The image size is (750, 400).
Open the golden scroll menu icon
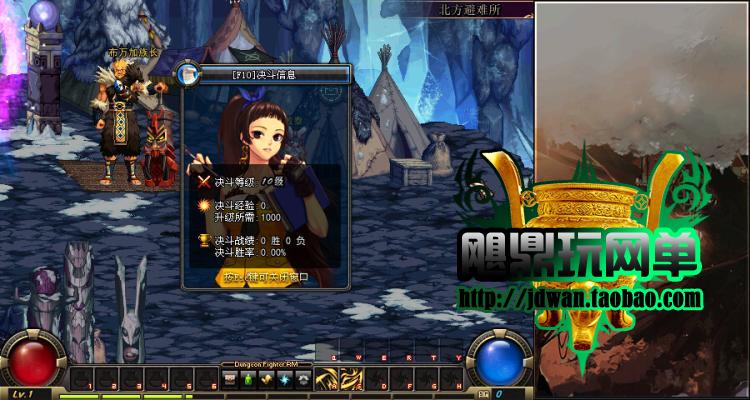266,379
